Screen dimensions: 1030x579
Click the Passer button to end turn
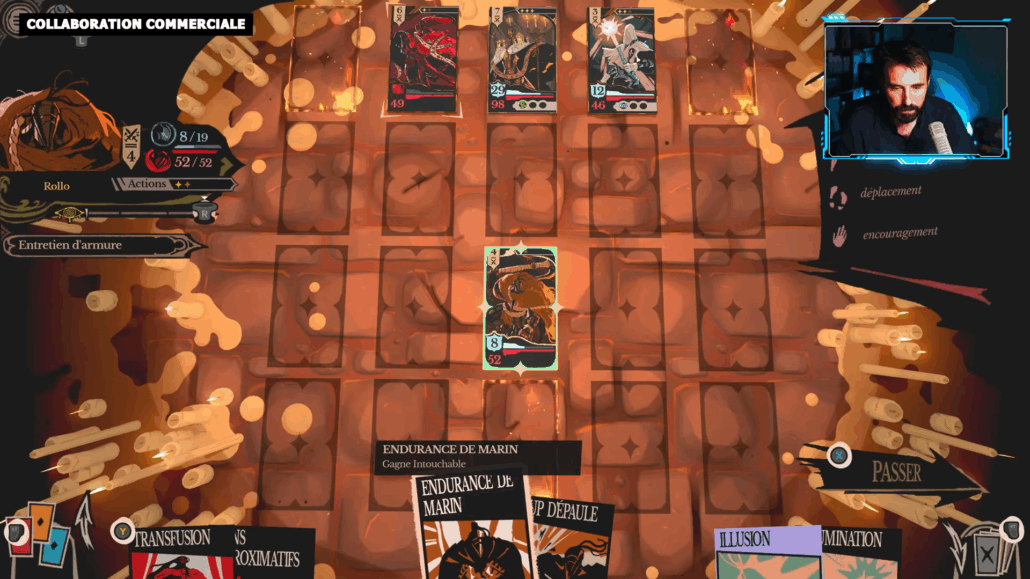897,472
